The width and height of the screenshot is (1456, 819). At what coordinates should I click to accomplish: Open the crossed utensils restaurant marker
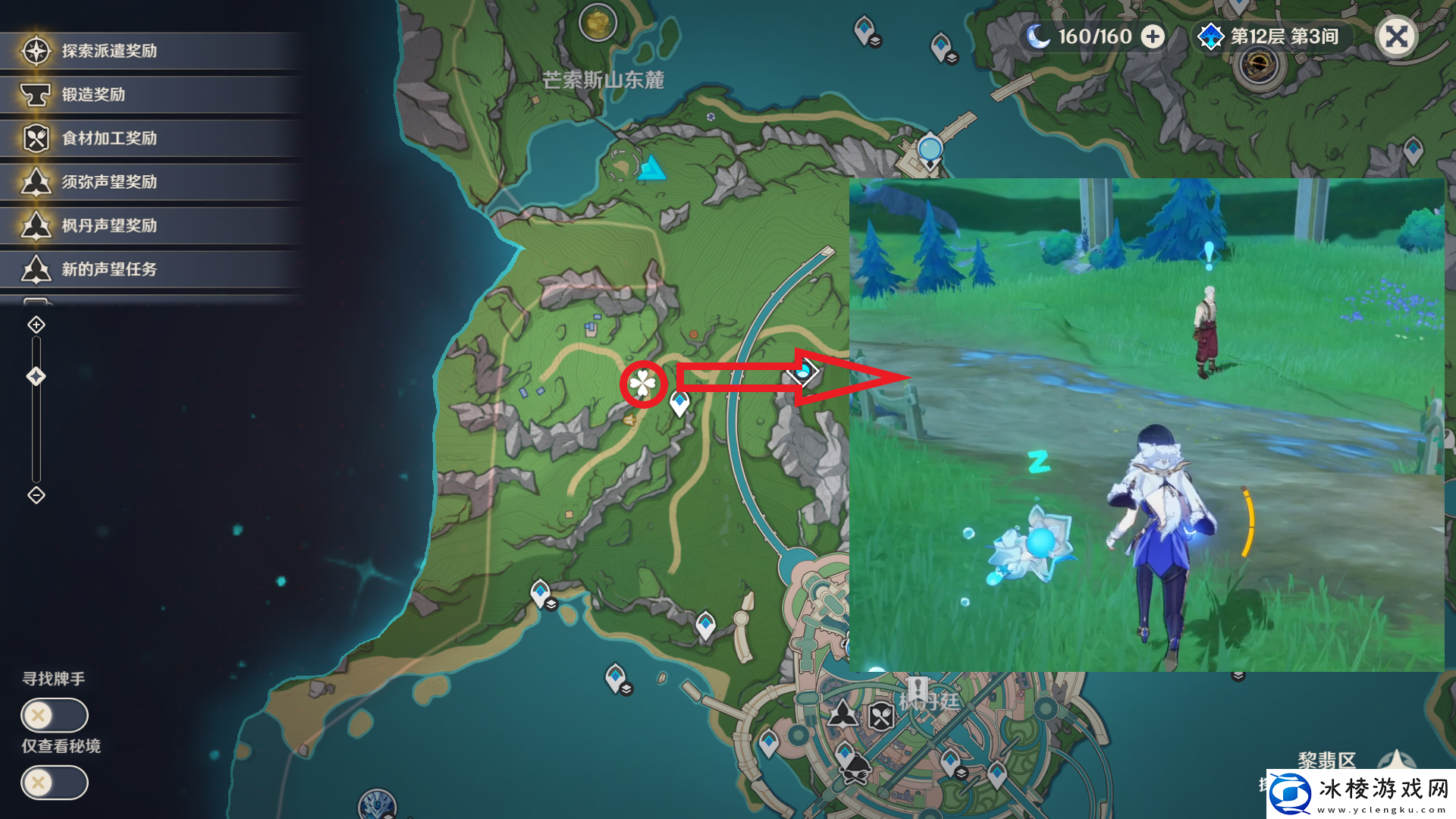(x=881, y=715)
